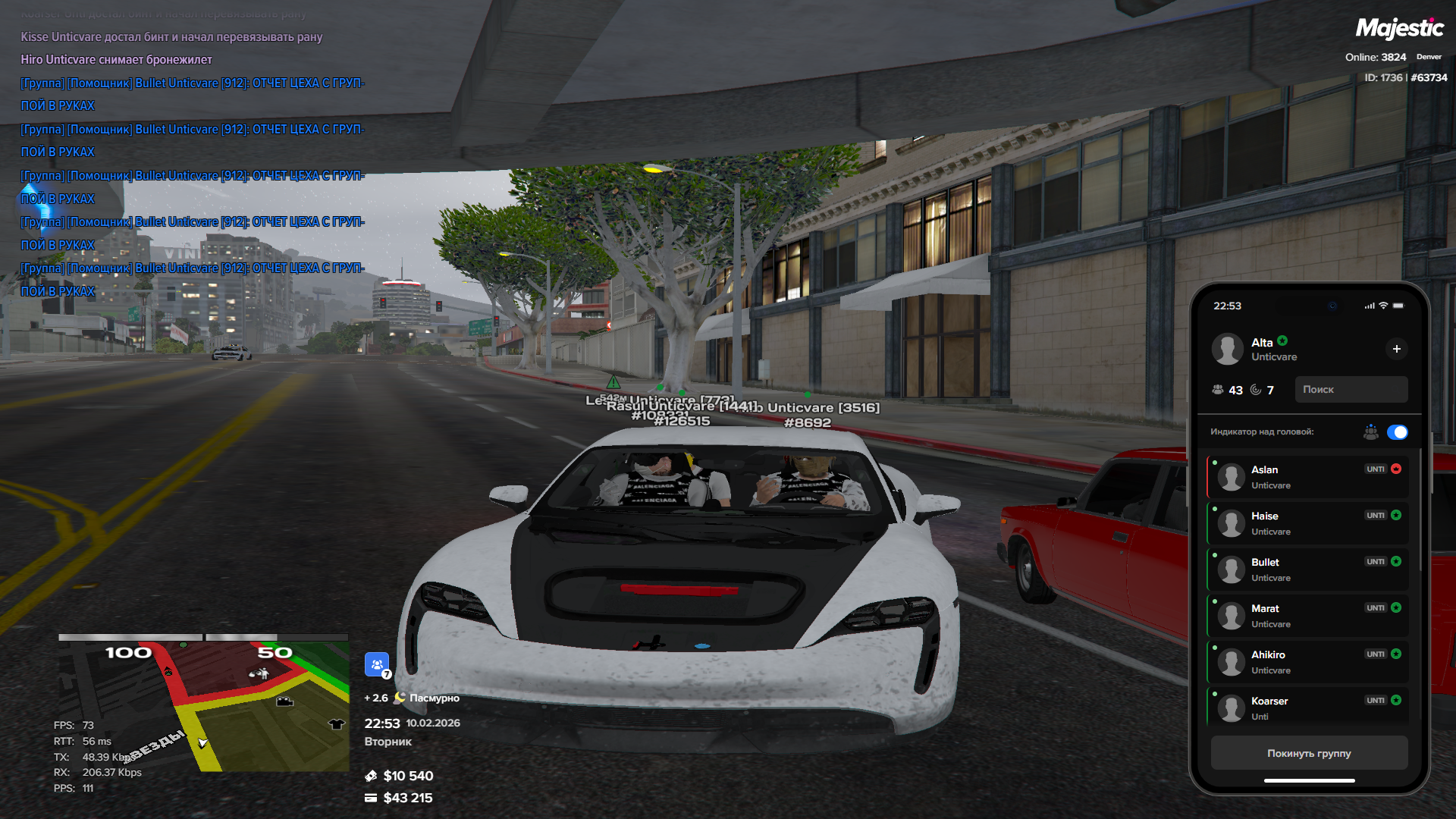
Task: Click the plus button beside Alta Unticvare
Action: pyautogui.click(x=1396, y=349)
